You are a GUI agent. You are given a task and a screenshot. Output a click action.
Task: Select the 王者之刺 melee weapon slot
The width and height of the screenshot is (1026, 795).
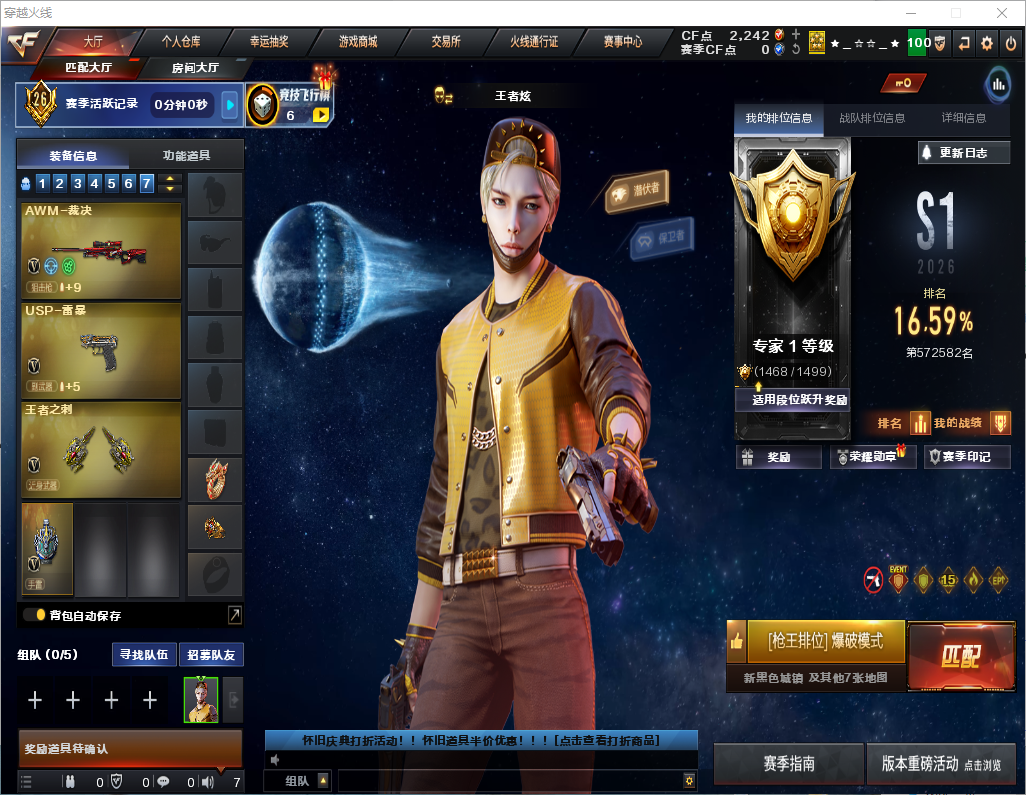click(101, 449)
